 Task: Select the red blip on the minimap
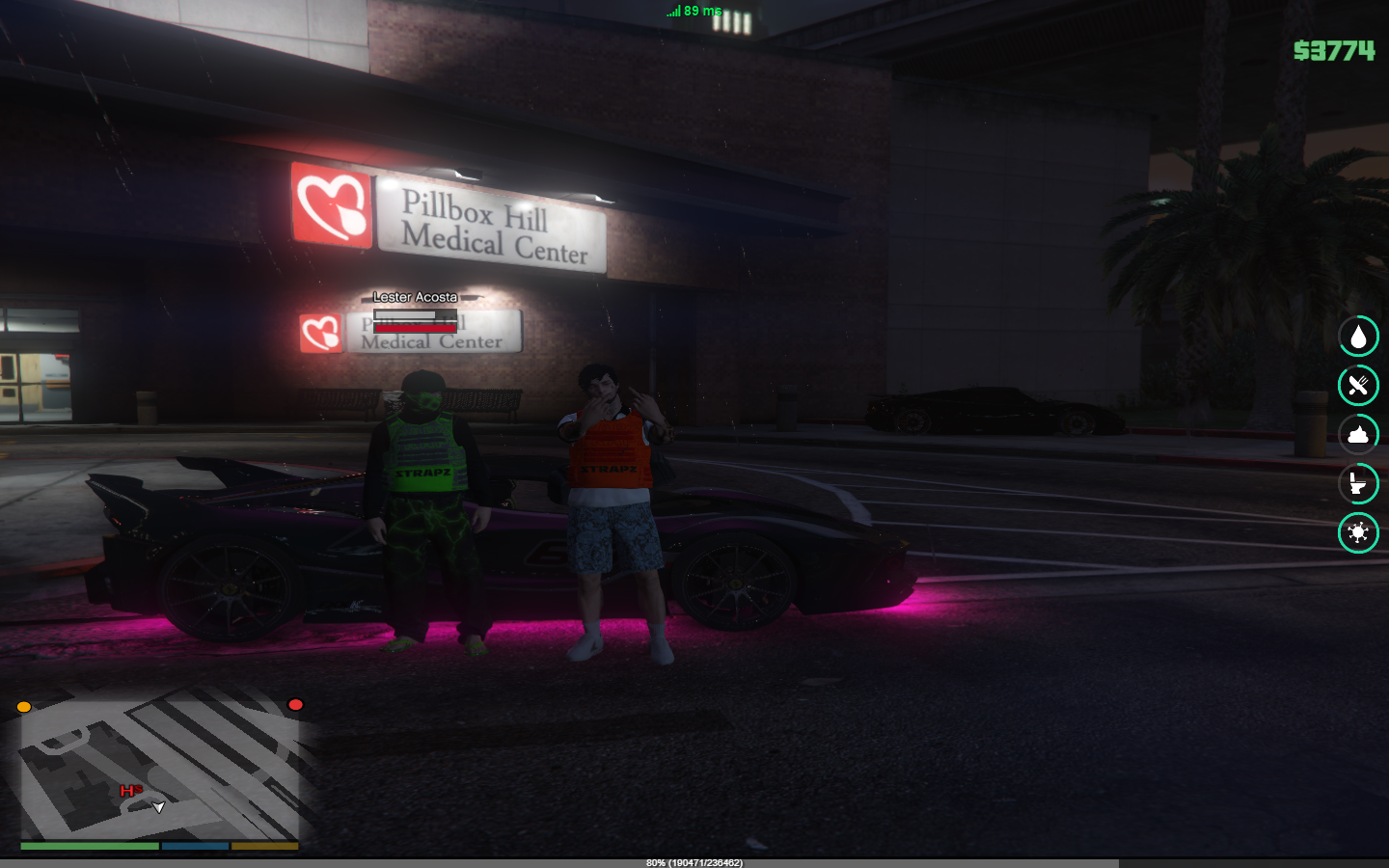click(296, 705)
